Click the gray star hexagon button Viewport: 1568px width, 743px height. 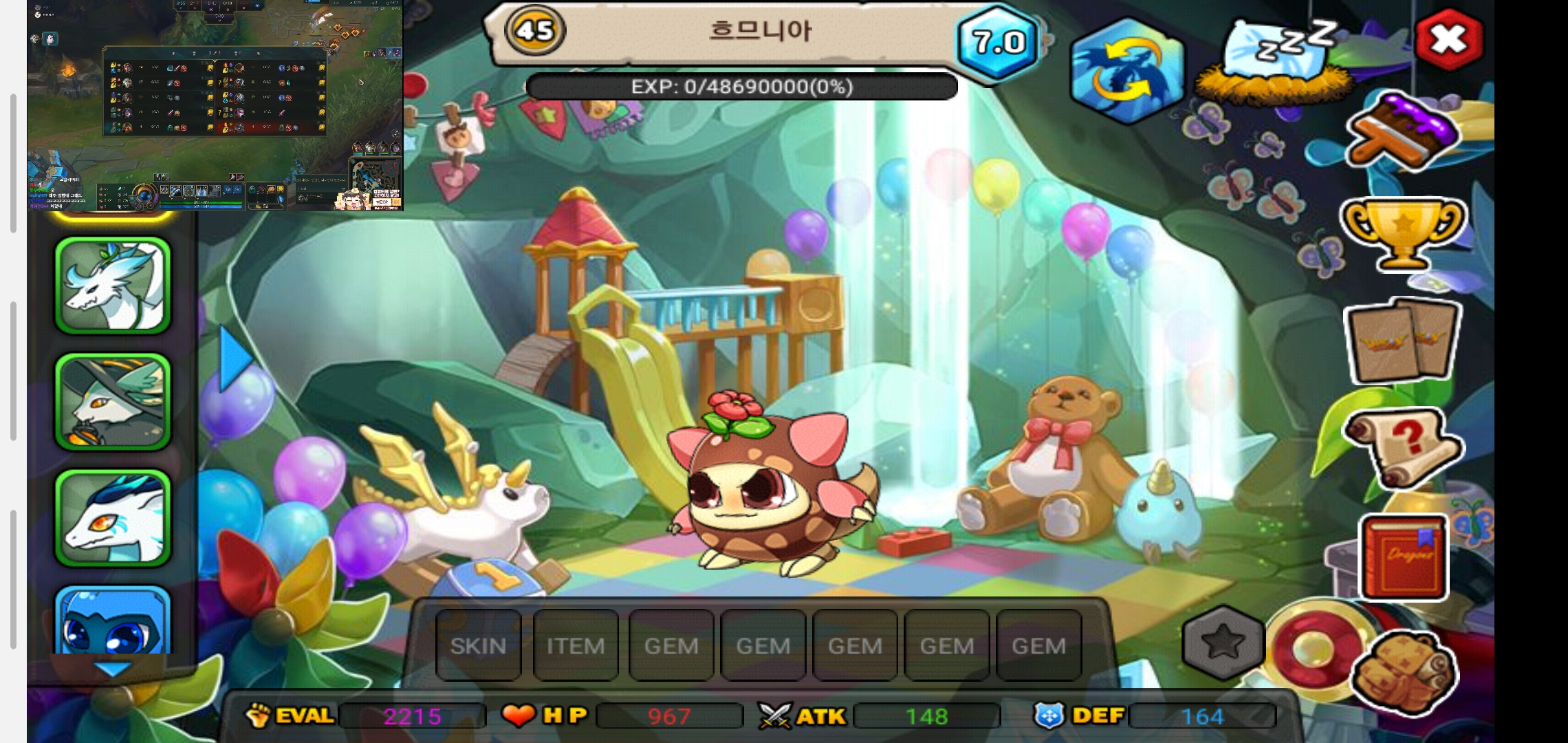pos(1223,643)
